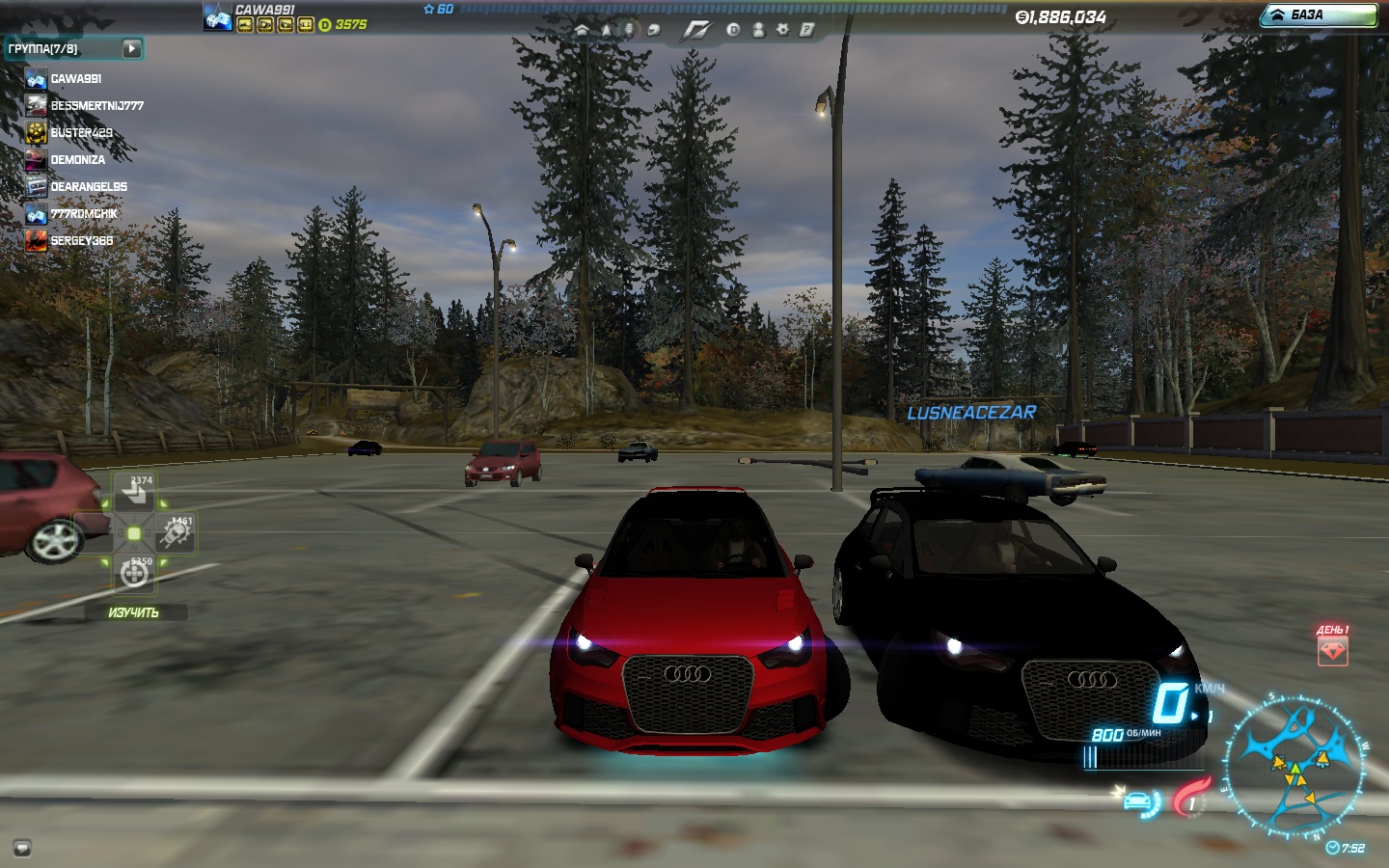Open the helmet driver icon
The width and height of the screenshot is (1389, 868).
coord(653,30)
